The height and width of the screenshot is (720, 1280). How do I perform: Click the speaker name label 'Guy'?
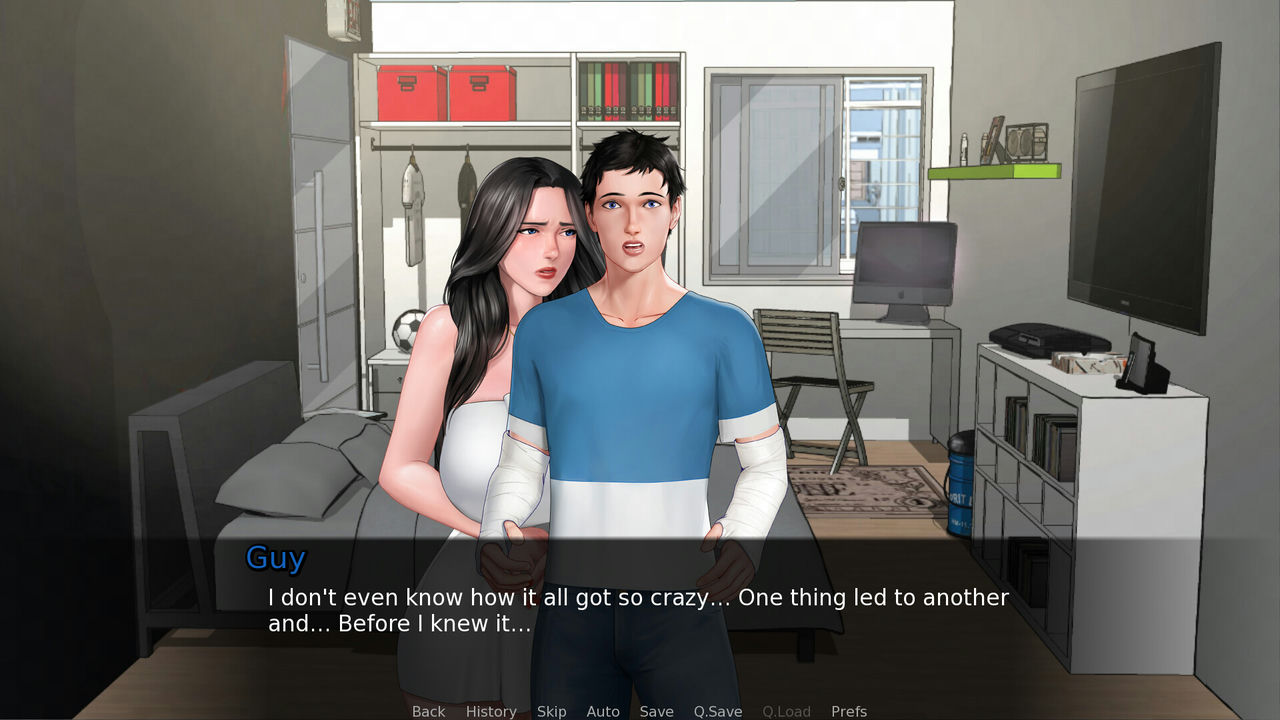[x=275, y=558]
